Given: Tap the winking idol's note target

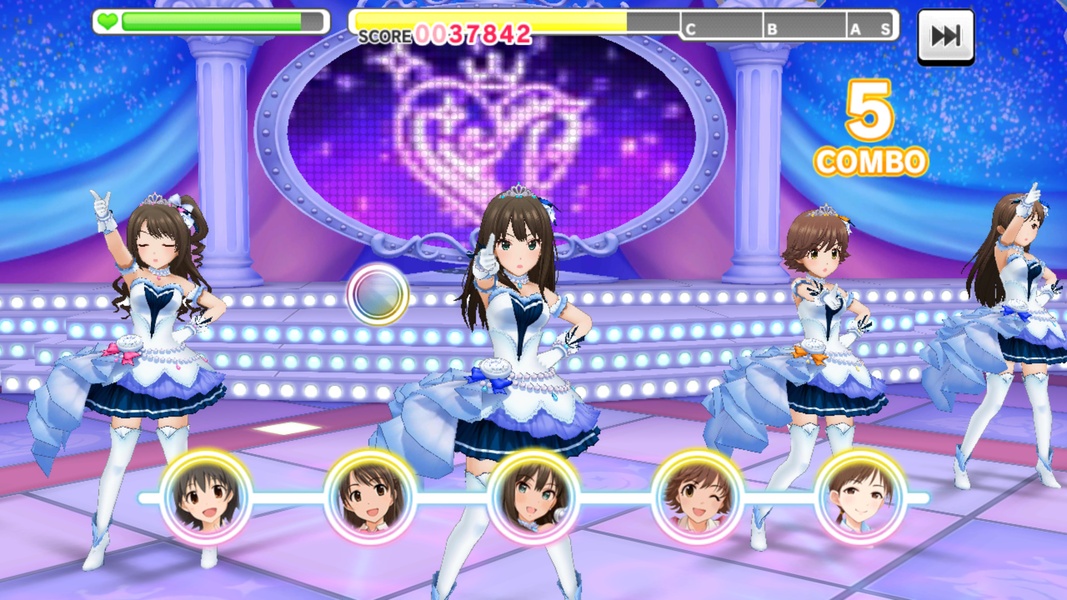Looking at the screenshot, I should click(697, 496).
